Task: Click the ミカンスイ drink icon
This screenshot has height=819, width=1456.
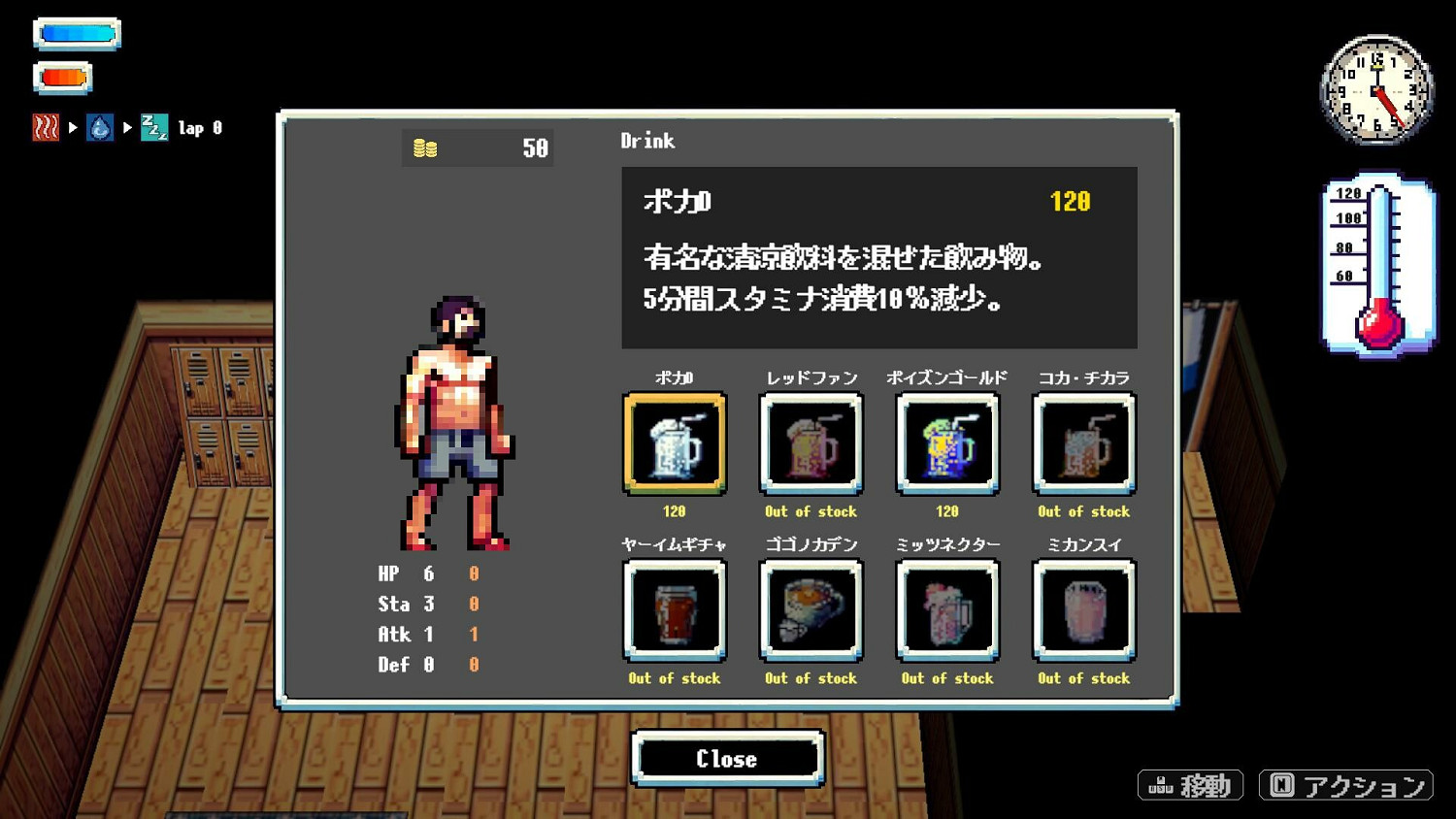Action: coord(1083,609)
